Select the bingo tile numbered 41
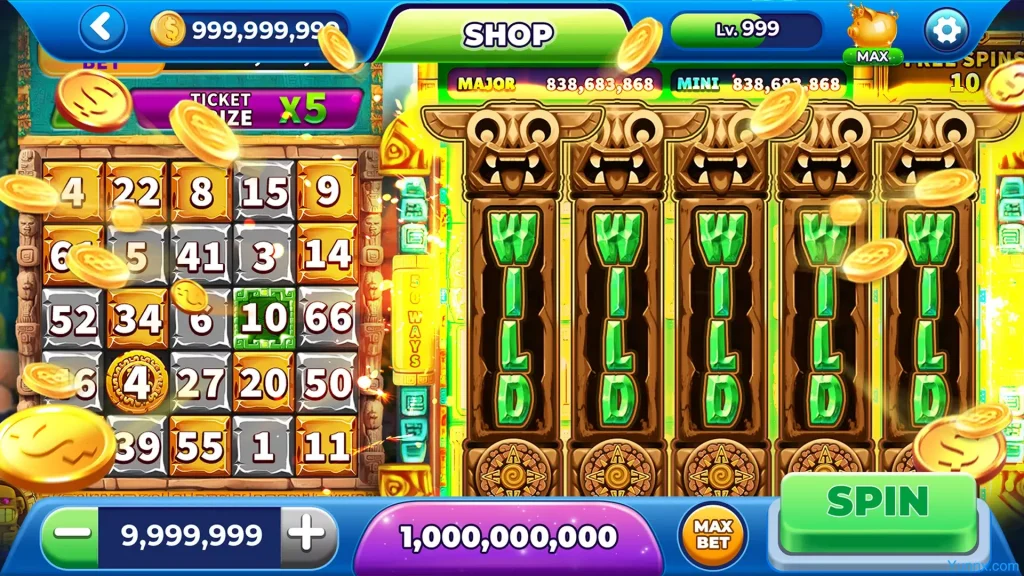The width and height of the screenshot is (1024, 576). [x=200, y=256]
